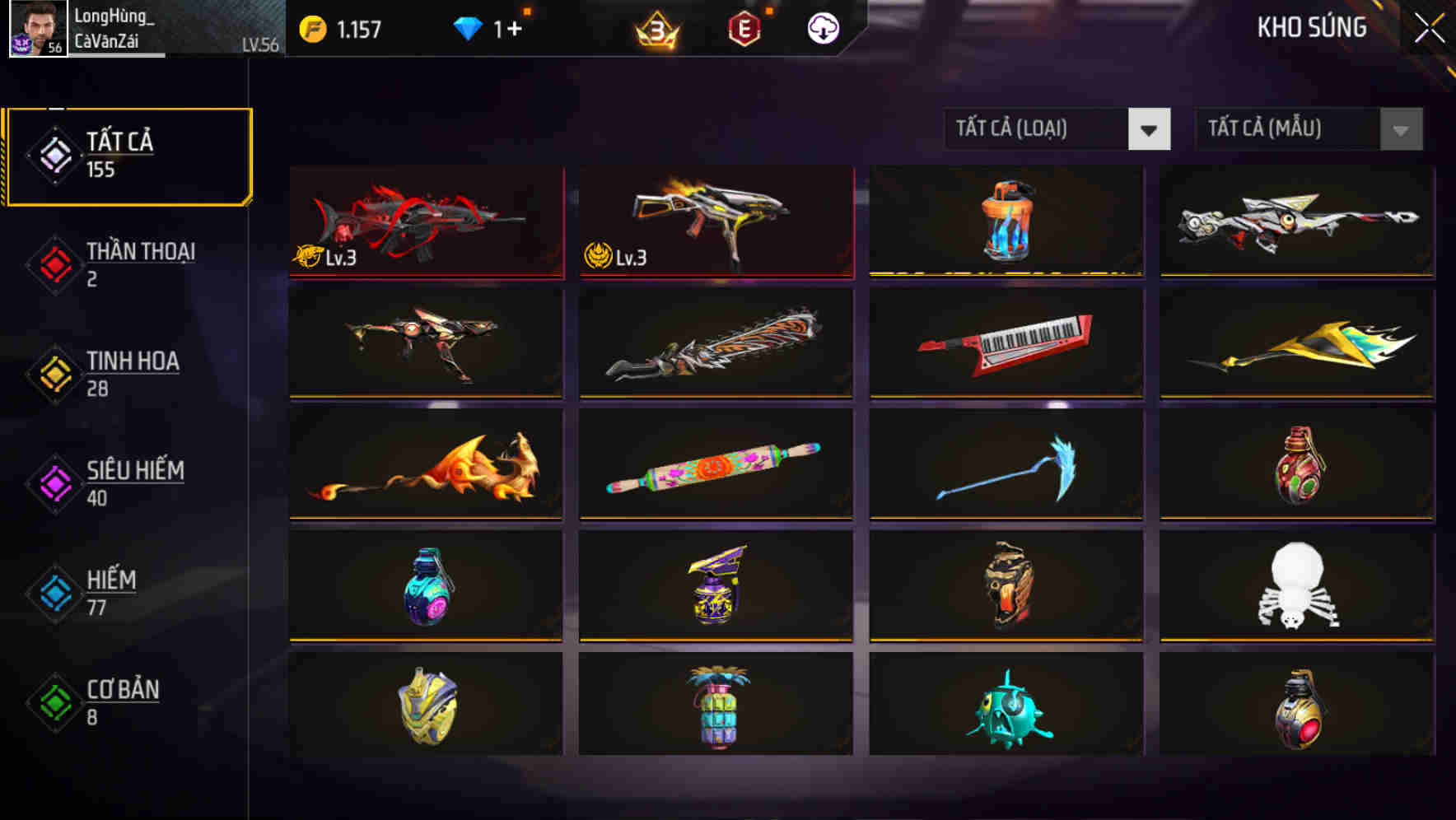
Task: Click the cloud download icon
Action: [821, 27]
